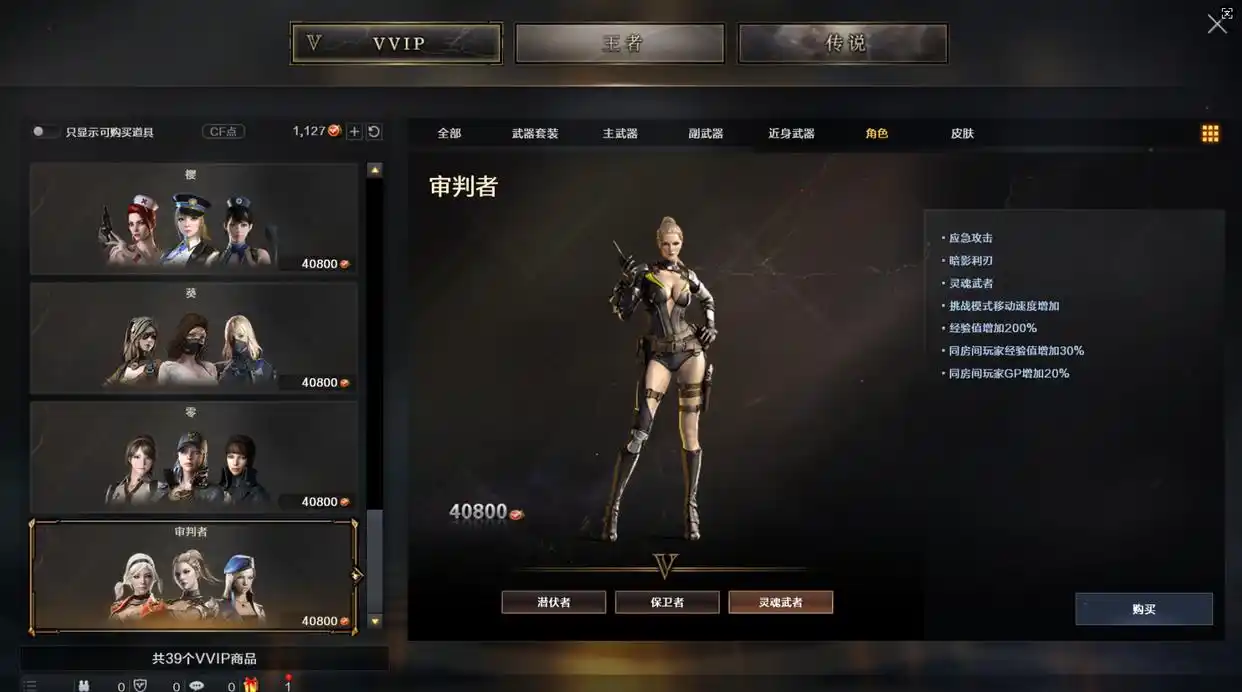
Task: Switch to the VVIP shop tab
Action: (x=396, y=44)
